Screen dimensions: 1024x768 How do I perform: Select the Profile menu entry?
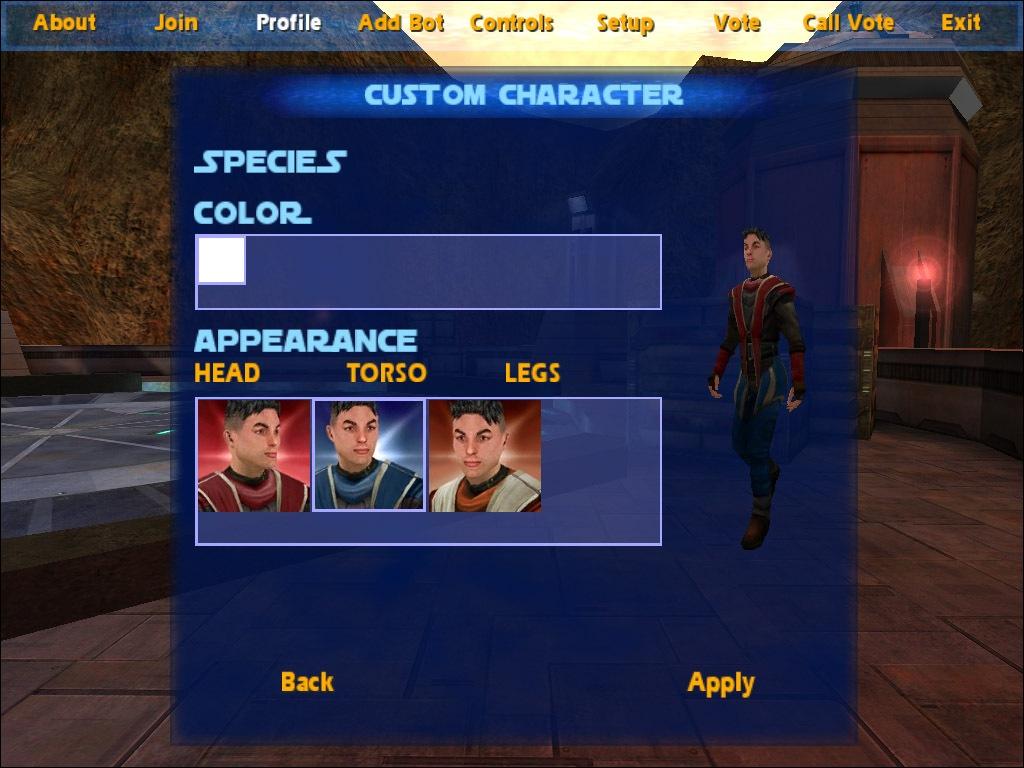(288, 22)
